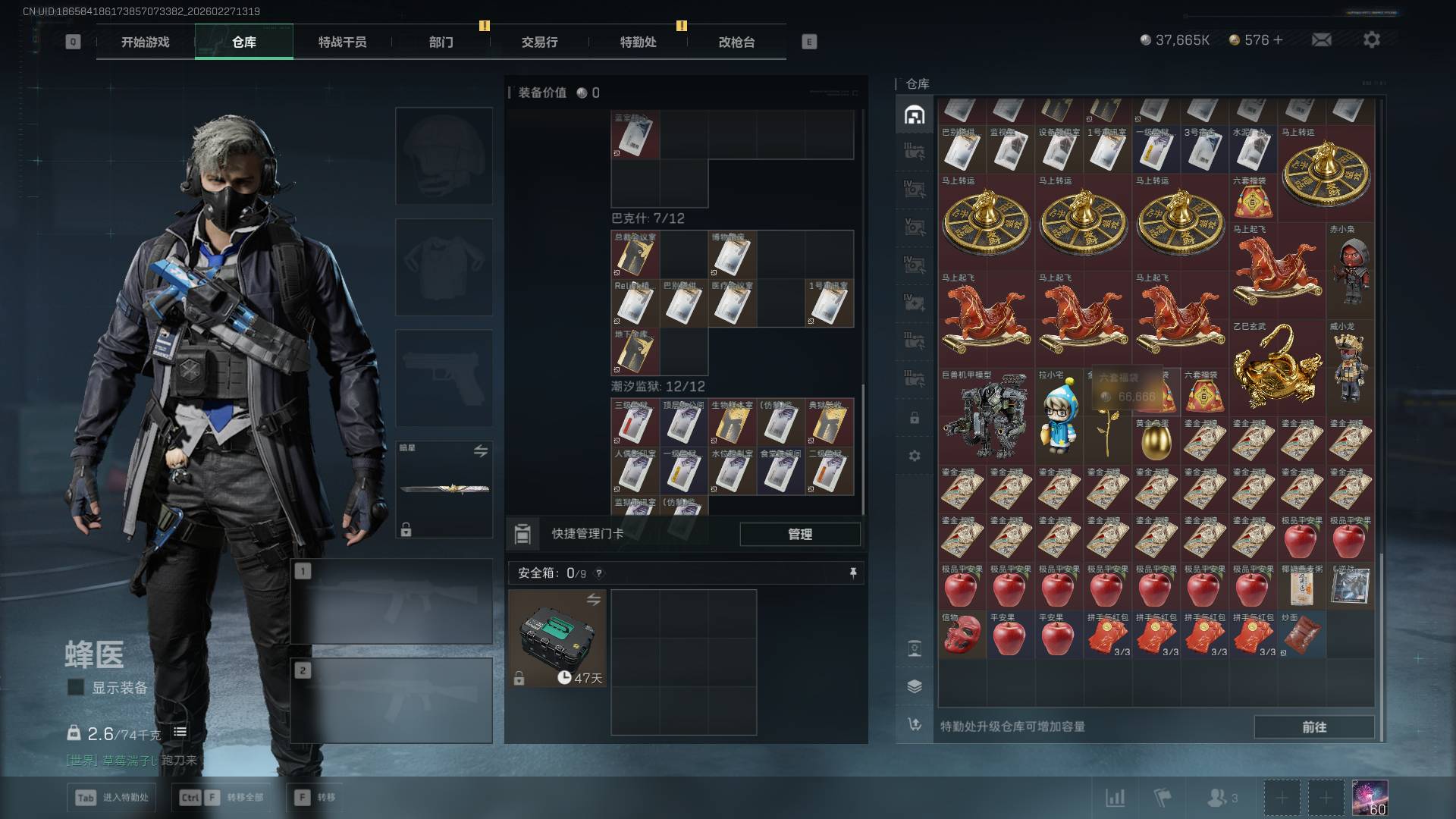Open the 特勤处 tab
The image size is (1456, 819).
(638, 42)
